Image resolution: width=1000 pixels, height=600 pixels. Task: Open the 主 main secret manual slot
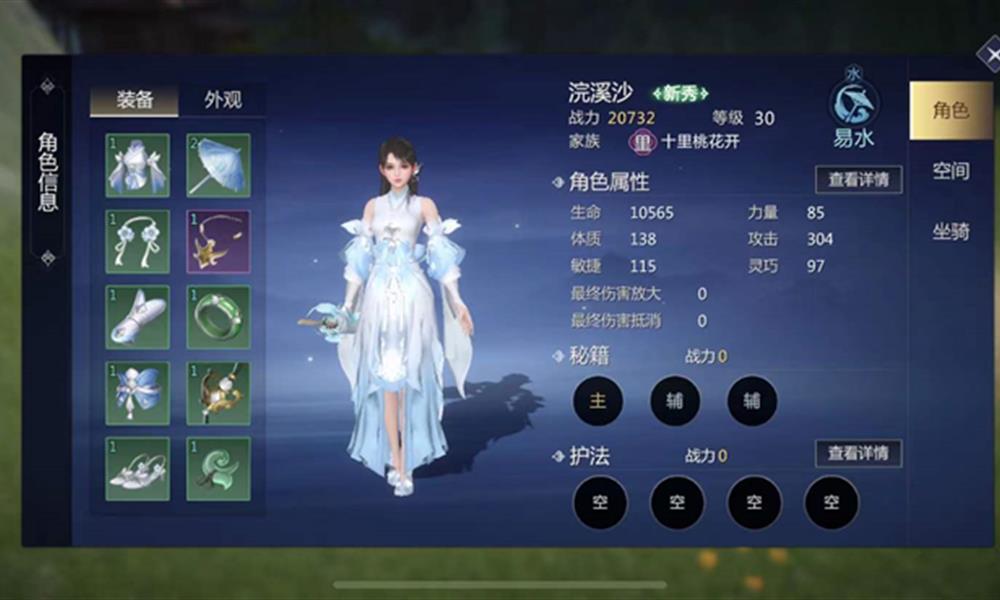598,401
